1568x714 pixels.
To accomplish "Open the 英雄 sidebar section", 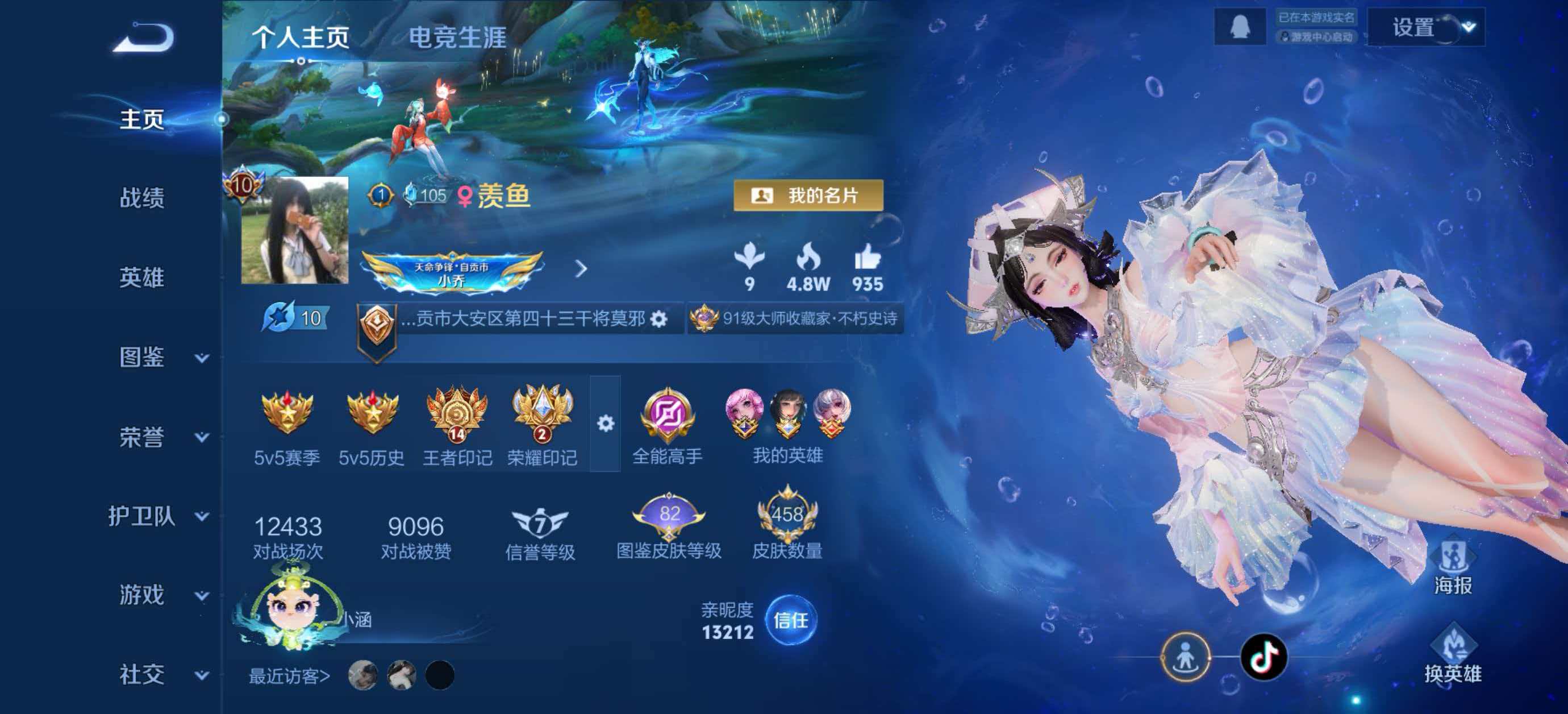I will [142, 278].
